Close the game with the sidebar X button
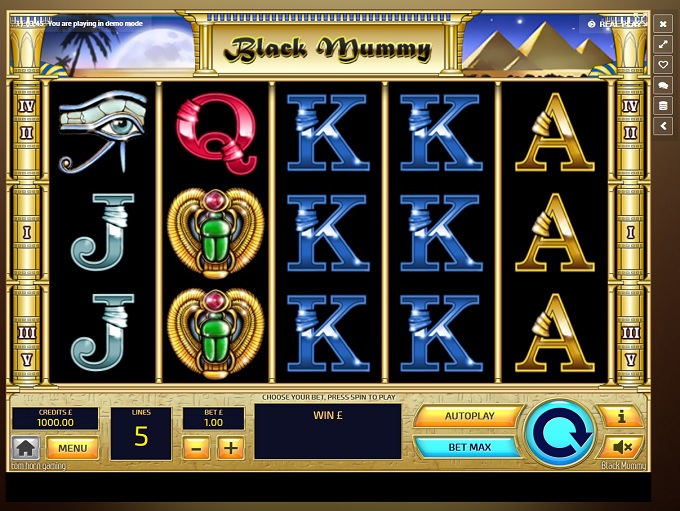680x511 pixels. click(663, 24)
